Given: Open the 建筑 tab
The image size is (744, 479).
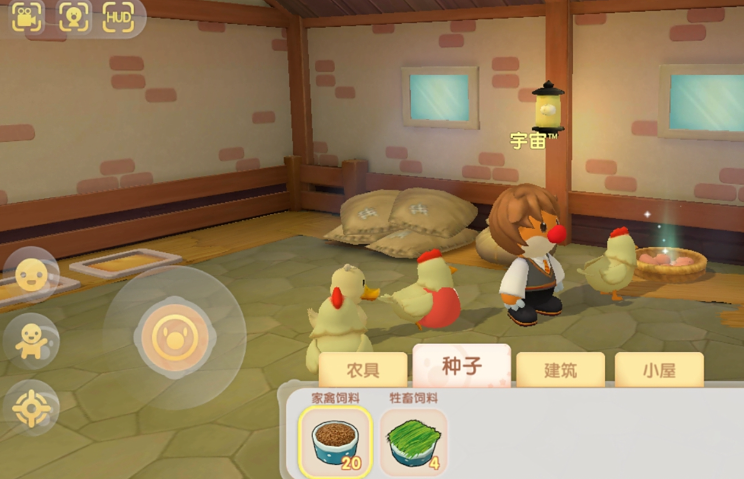Looking at the screenshot, I should pos(560,370).
